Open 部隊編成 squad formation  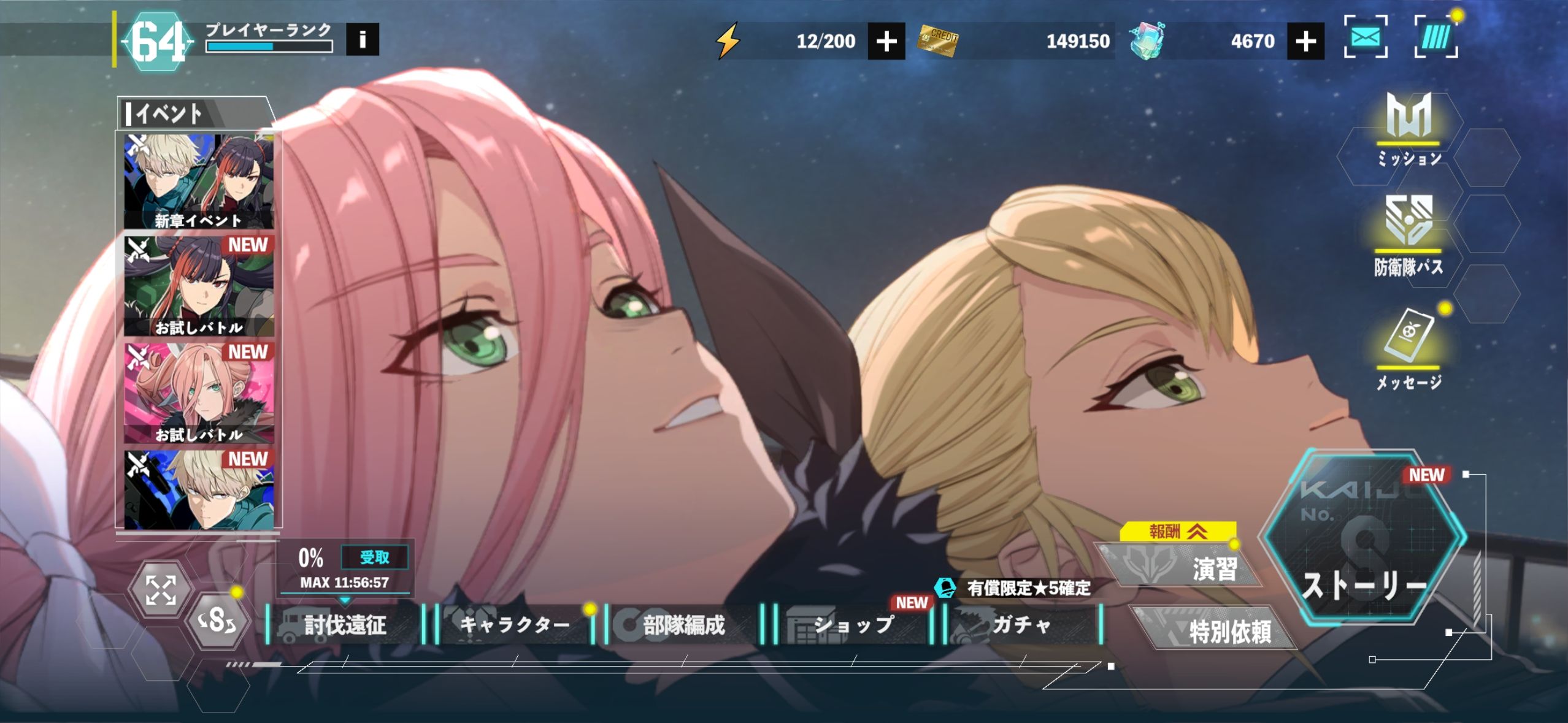pyautogui.click(x=683, y=625)
